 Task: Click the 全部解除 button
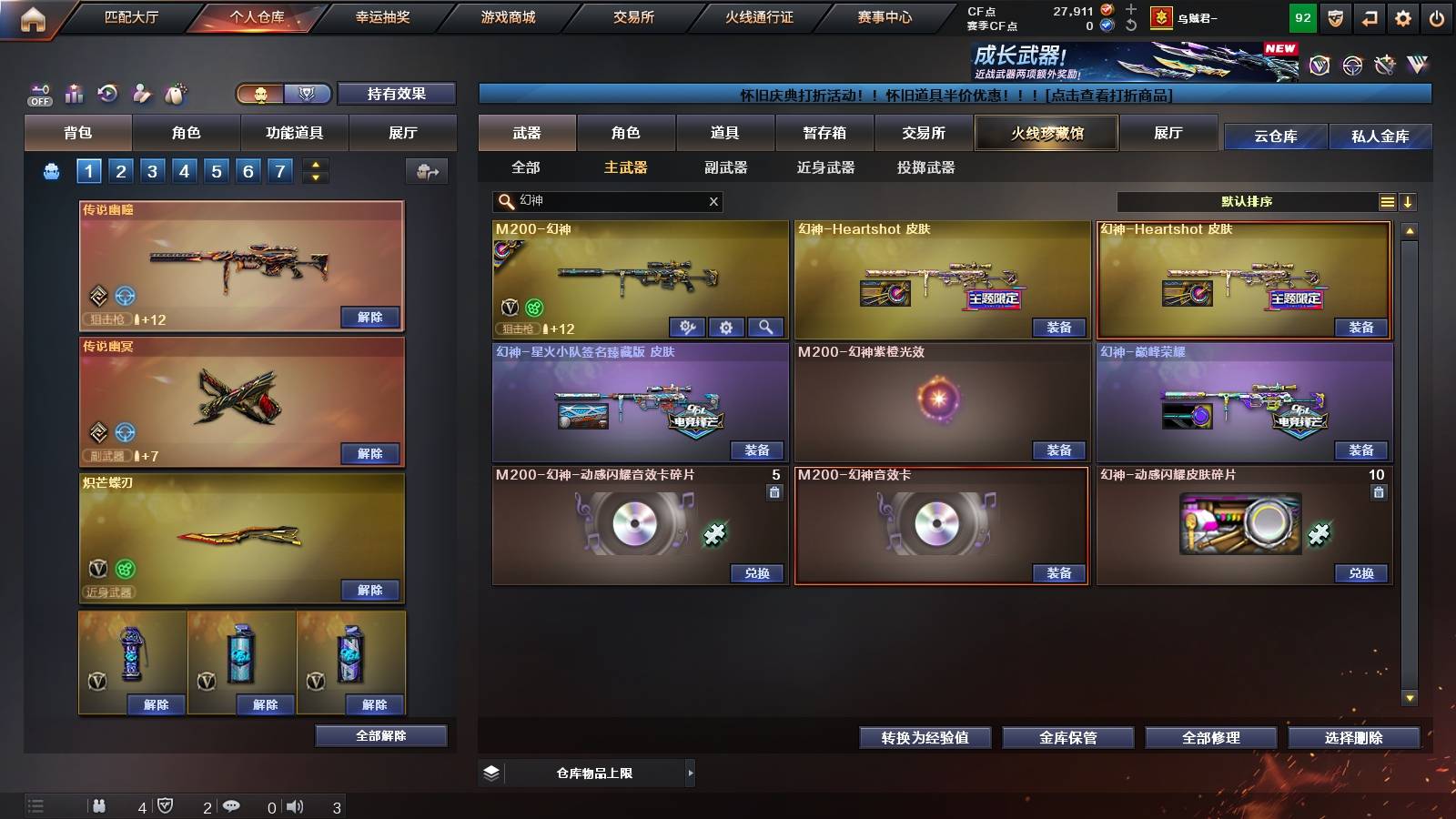click(380, 735)
